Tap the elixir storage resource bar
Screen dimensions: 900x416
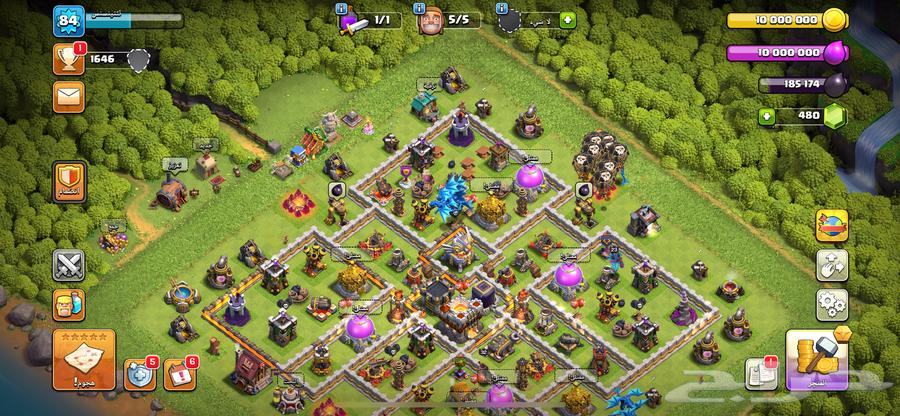785,52
